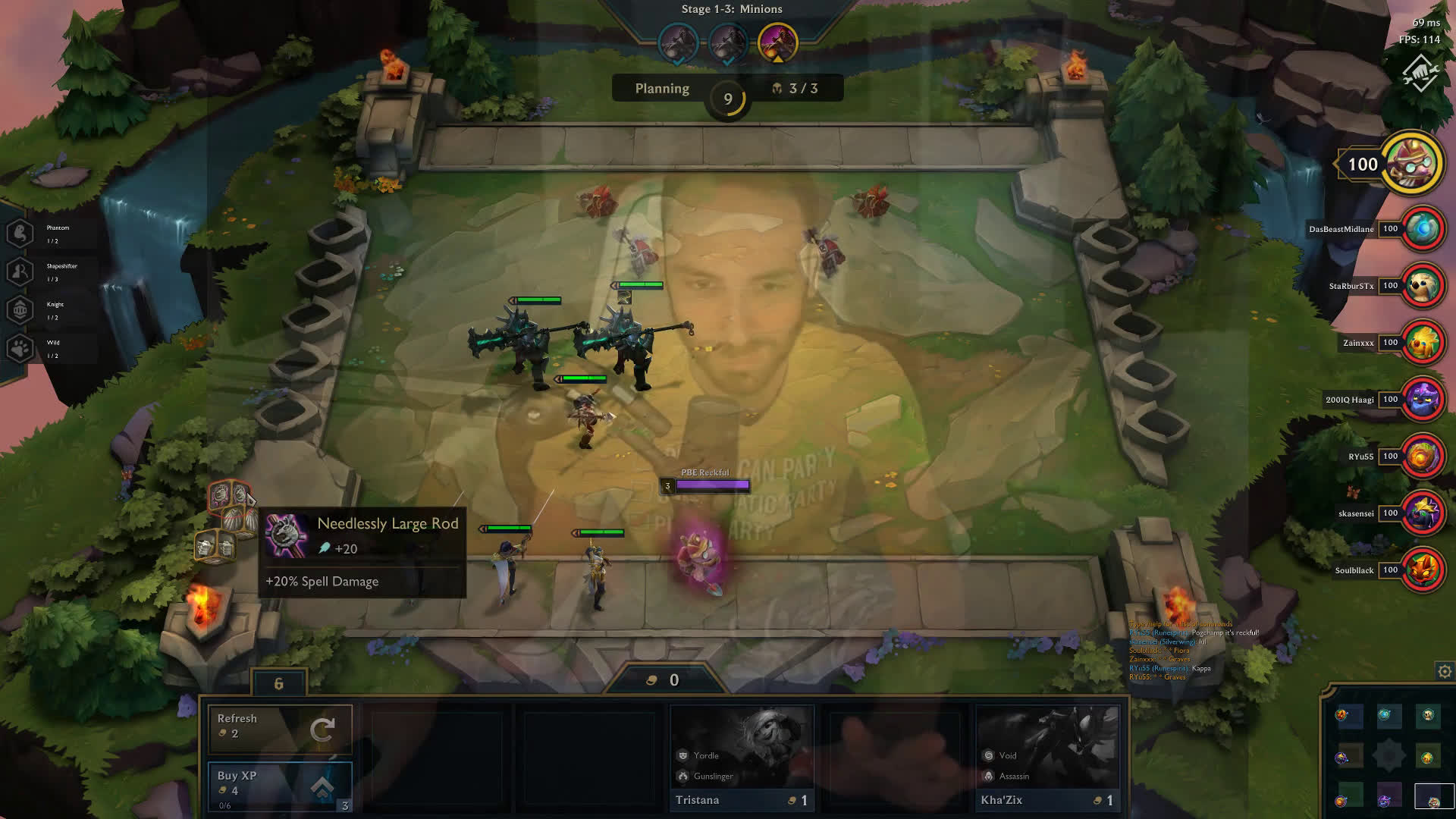Refresh the champion shop
Viewport: 1456px width, 819px height.
[280, 728]
